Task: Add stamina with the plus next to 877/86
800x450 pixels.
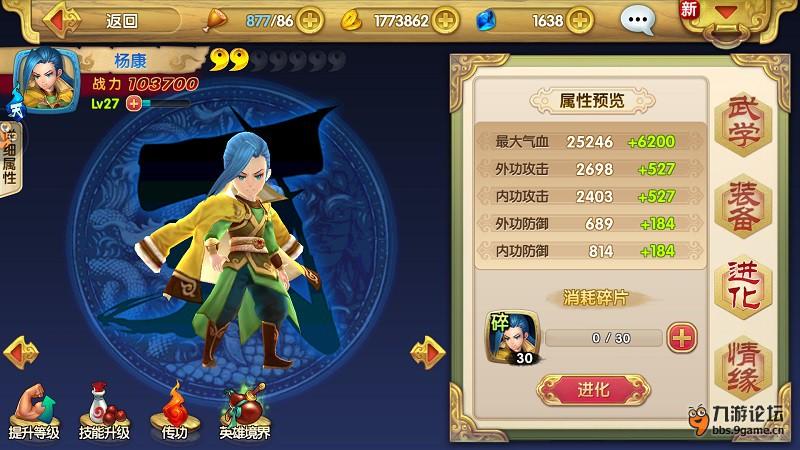Action: pos(311,19)
